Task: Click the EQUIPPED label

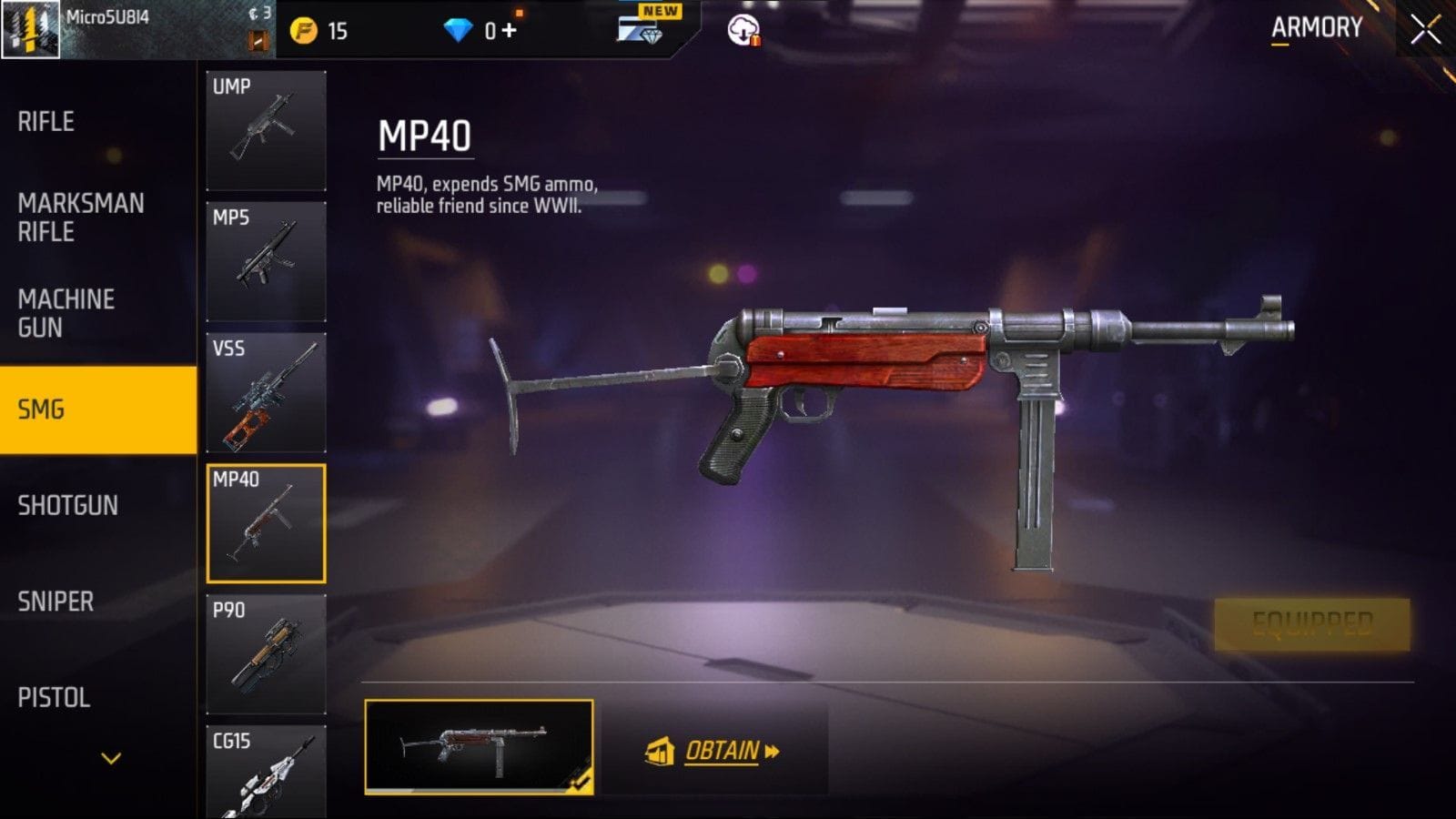Action: coord(1311,622)
